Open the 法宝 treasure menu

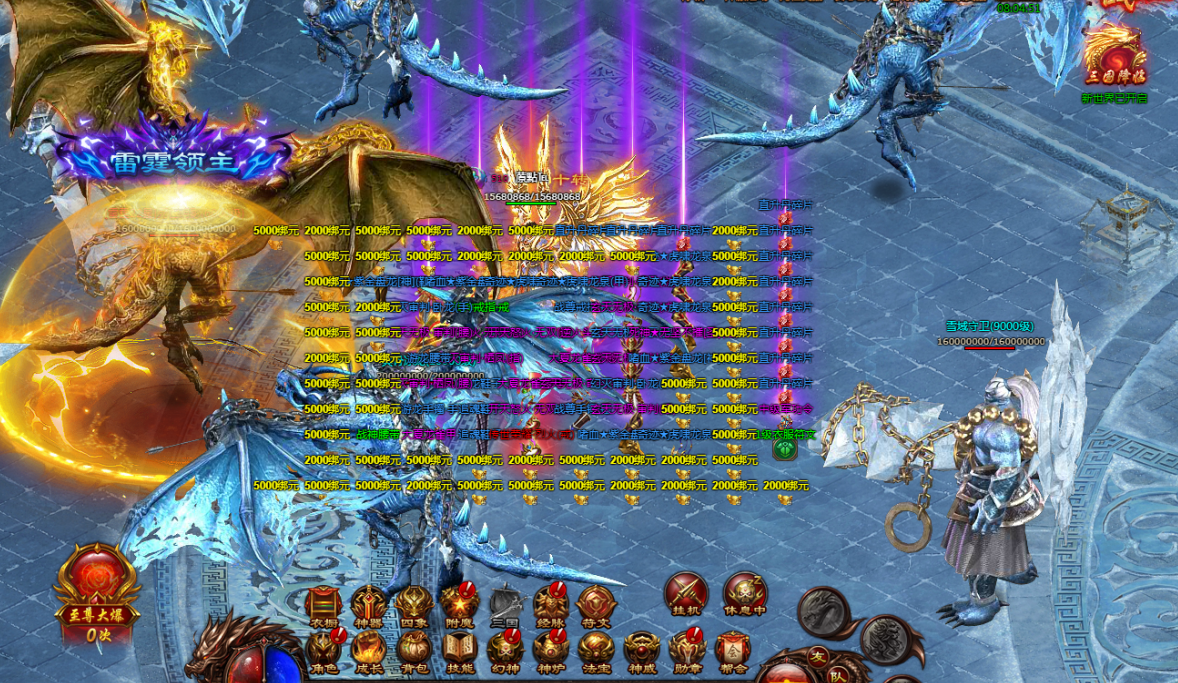(596, 651)
